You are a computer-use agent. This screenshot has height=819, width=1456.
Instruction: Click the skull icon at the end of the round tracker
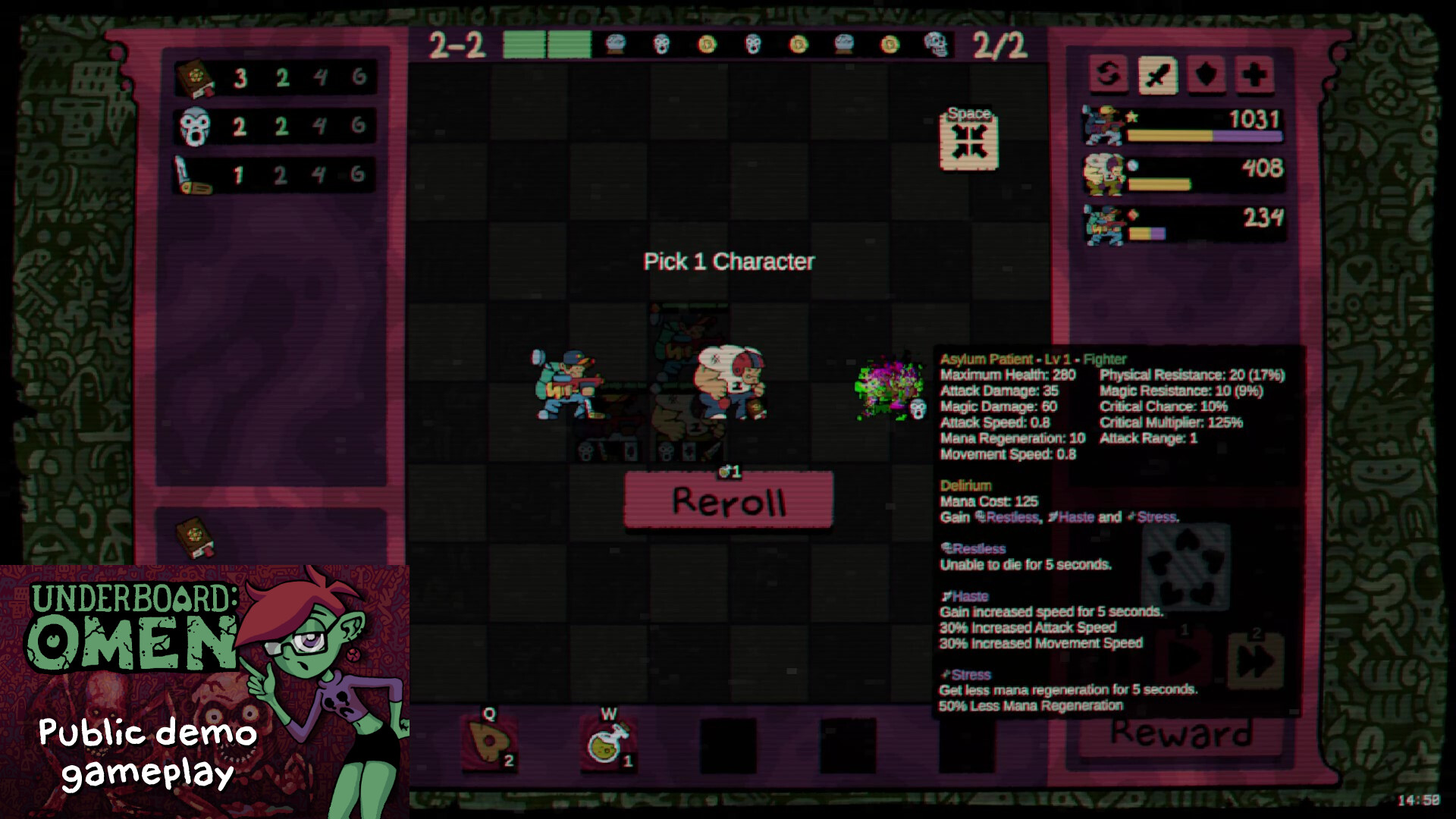tap(935, 45)
